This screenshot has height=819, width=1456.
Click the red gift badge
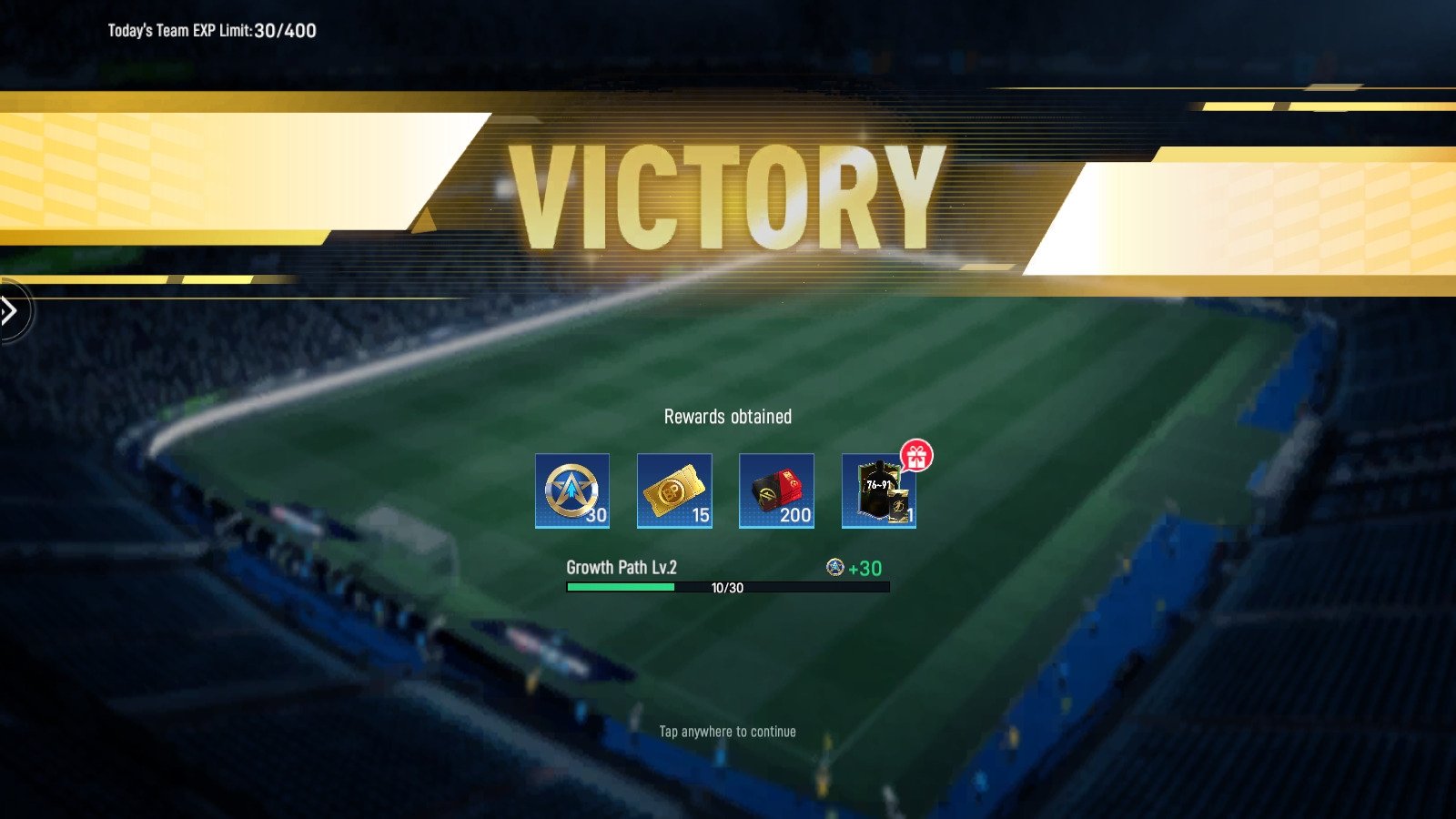[x=916, y=456]
